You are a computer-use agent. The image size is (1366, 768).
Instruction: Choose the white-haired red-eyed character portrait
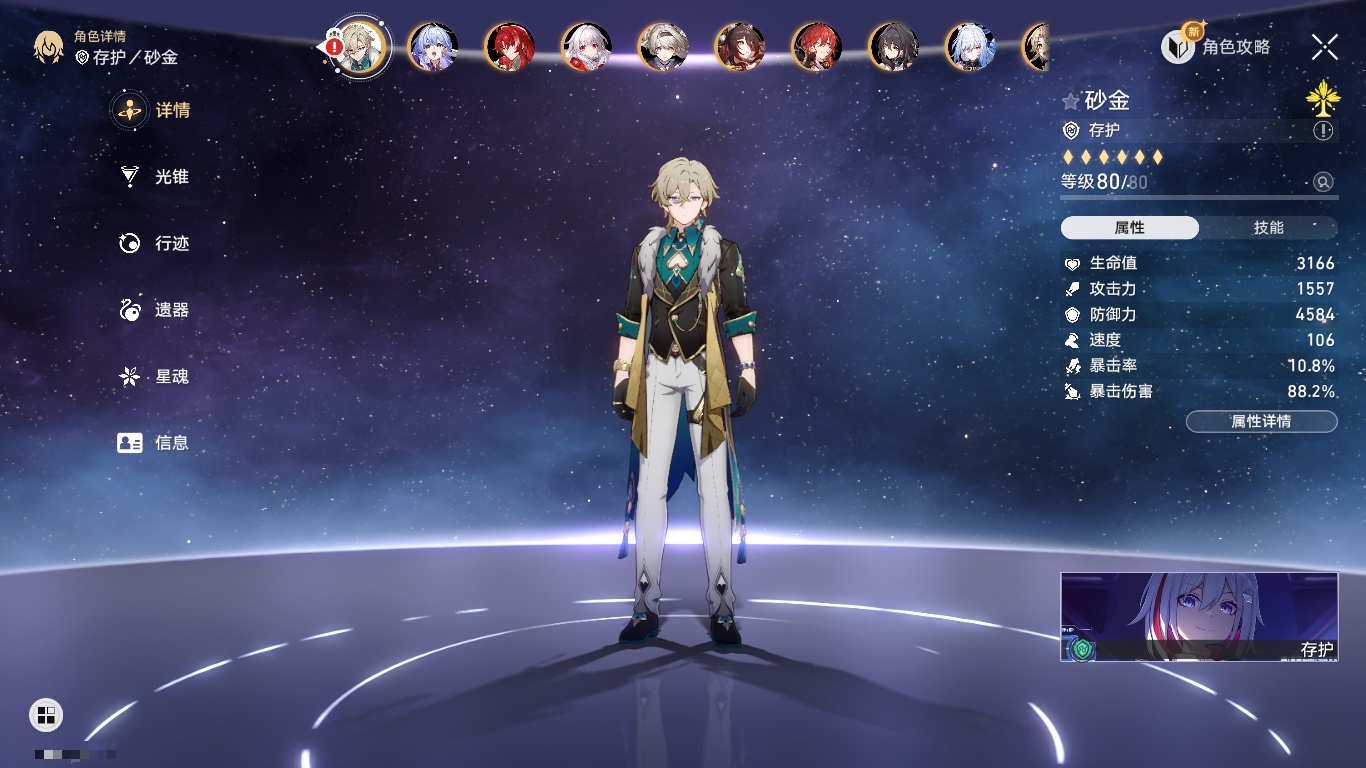[x=587, y=47]
